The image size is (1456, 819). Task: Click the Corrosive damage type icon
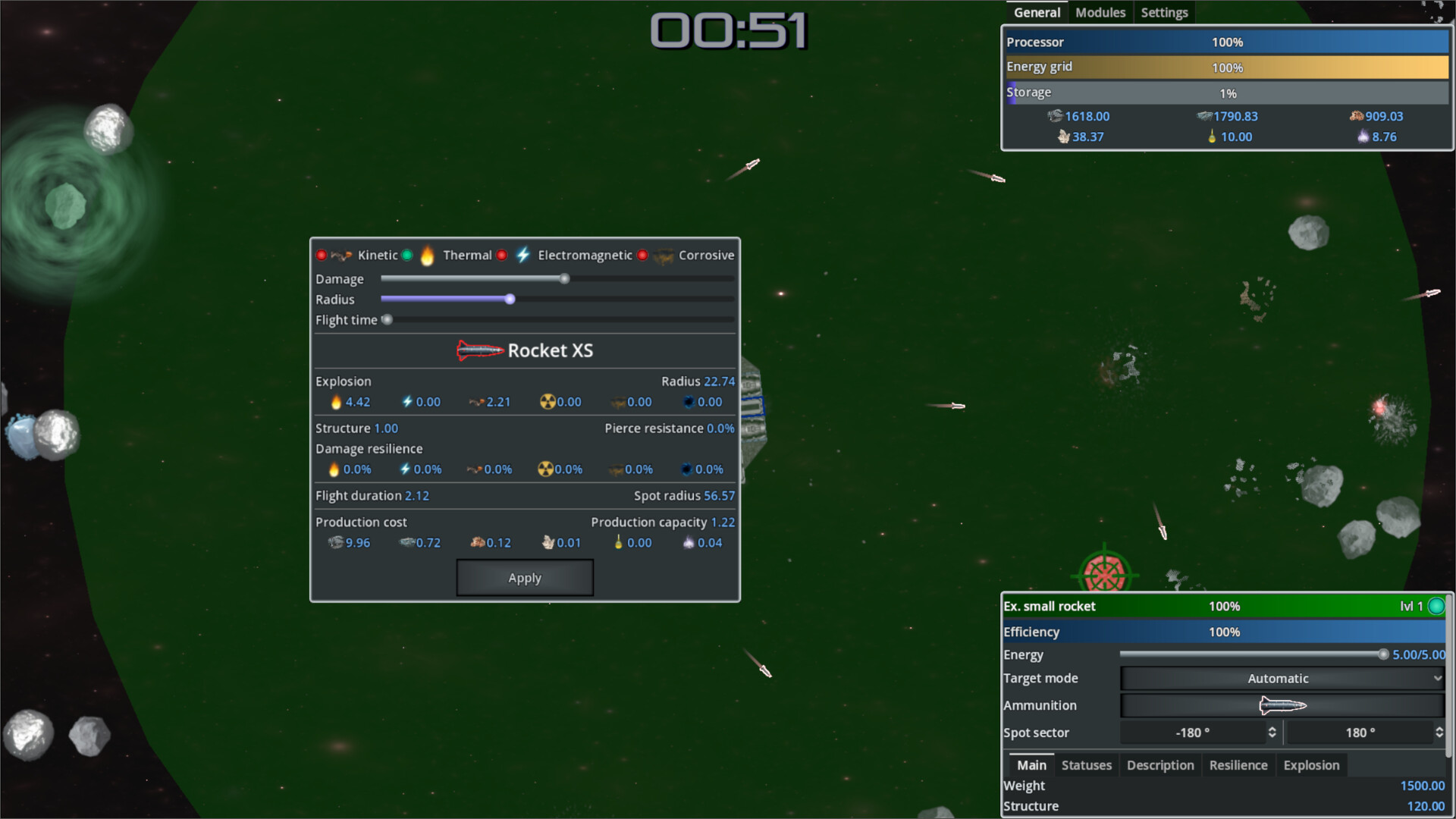coord(663,256)
